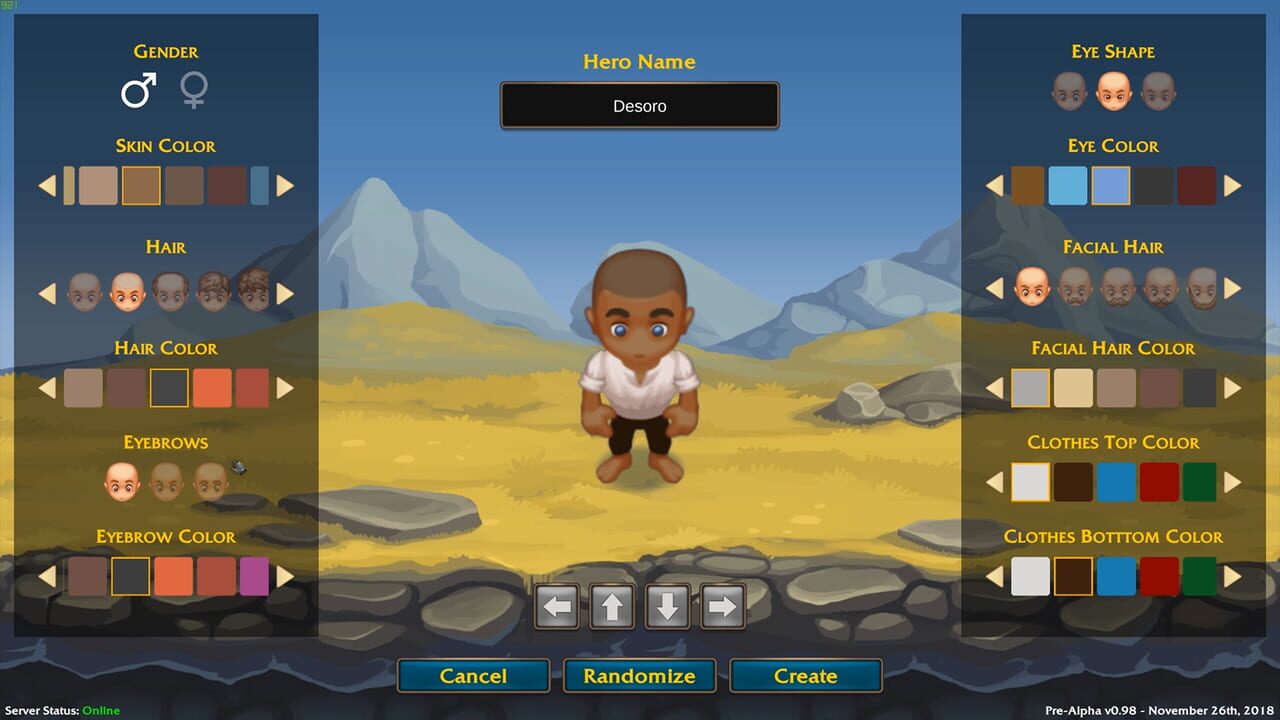
Task: Advance Facial Hair Color with right arrow
Action: [x=1232, y=388]
